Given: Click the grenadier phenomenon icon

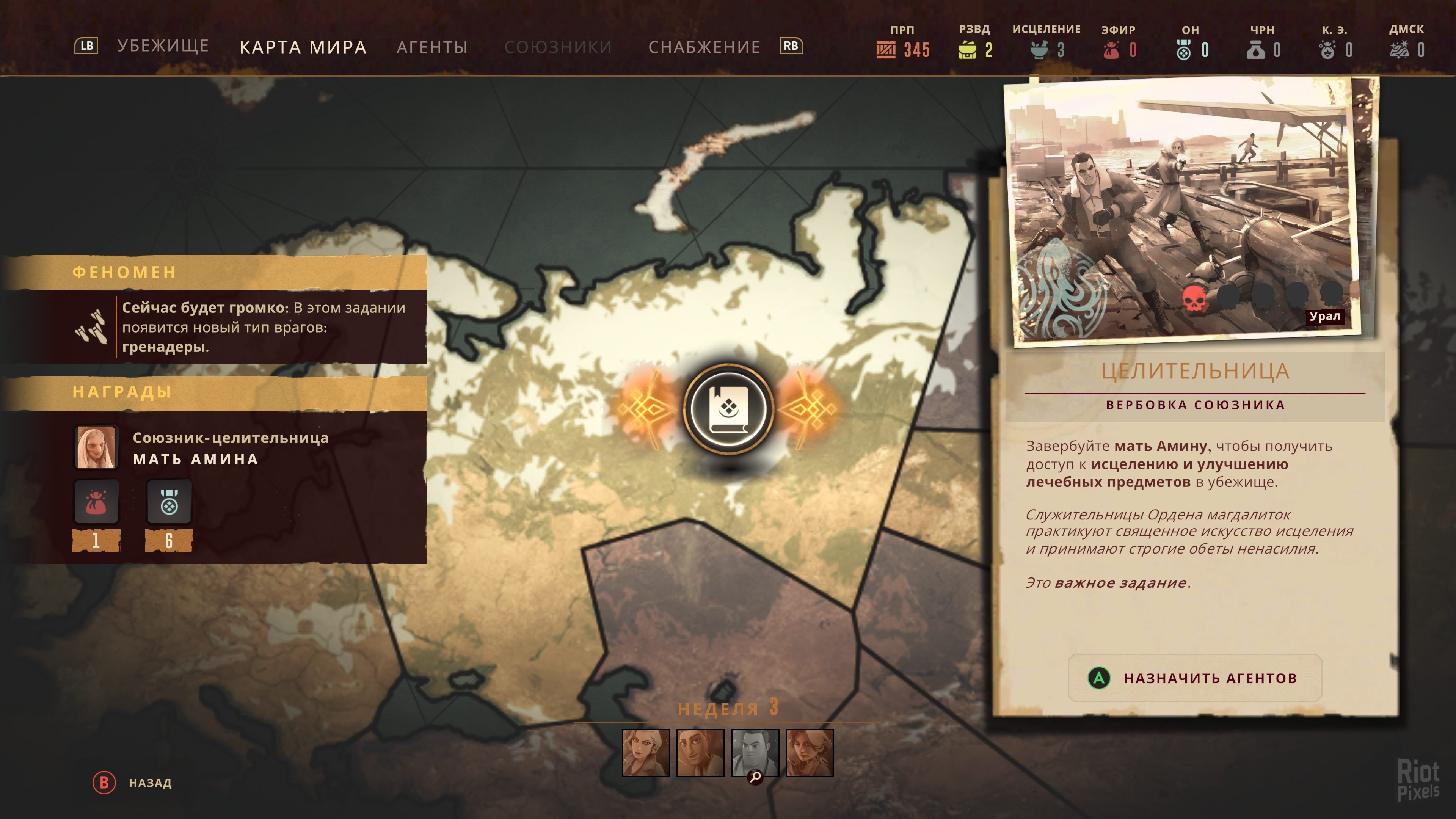Looking at the screenshot, I should pos(91,327).
